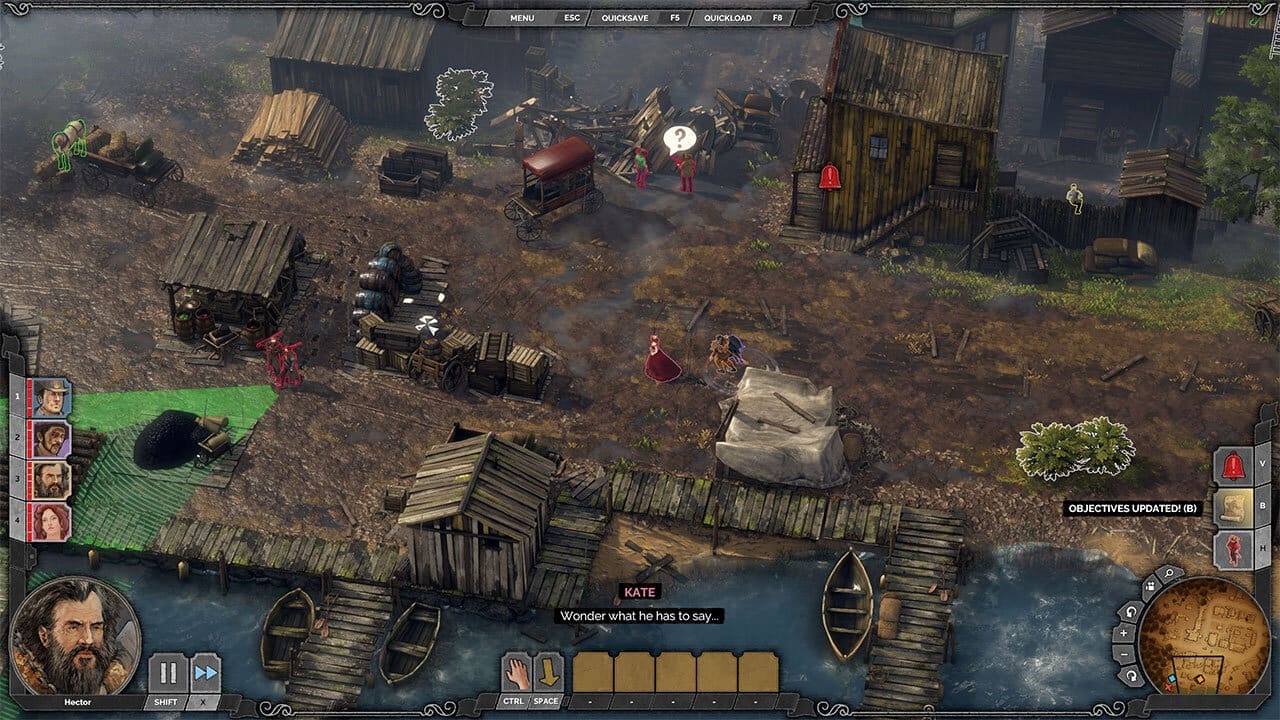Viewport: 1280px width, 720px height.
Task: Toggle the yellow down-arrow crouch icon
Action: point(548,671)
